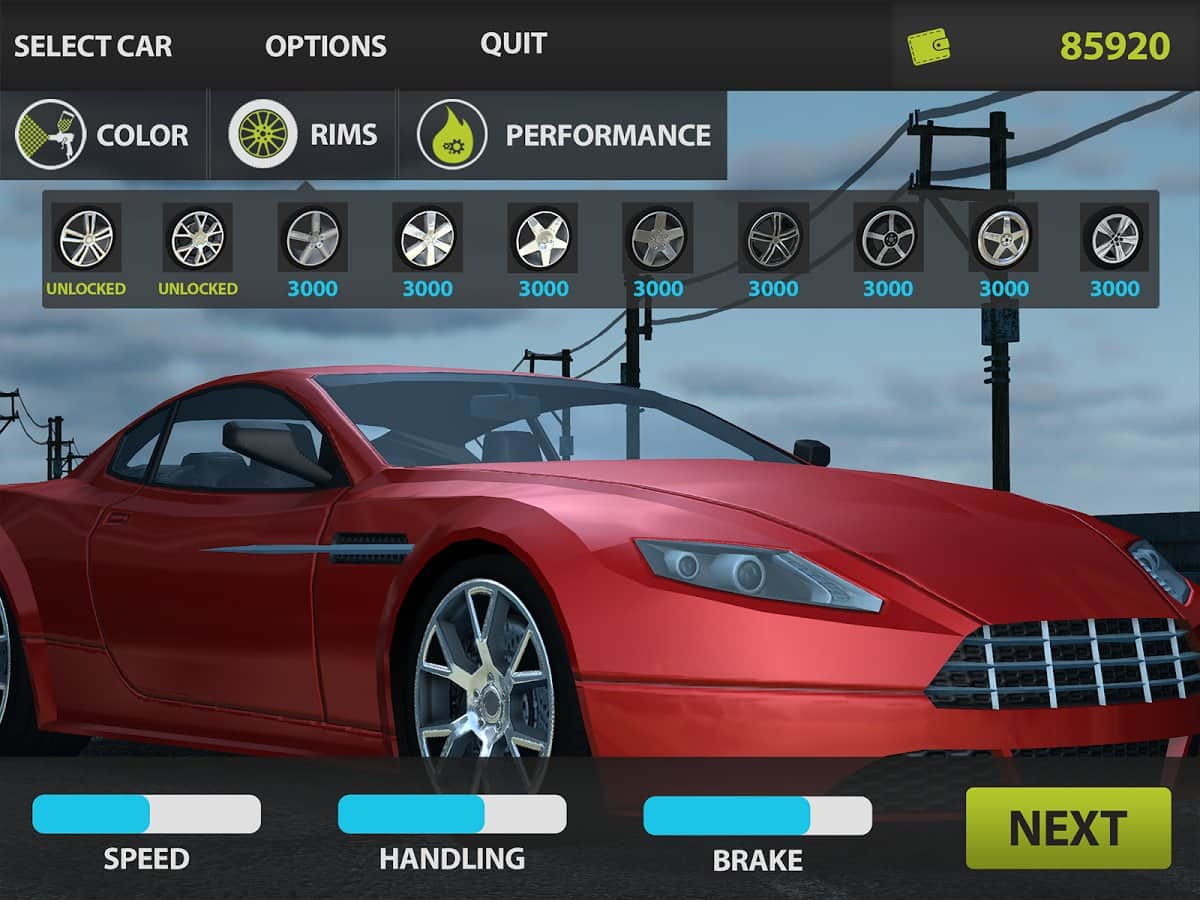This screenshot has width=1200, height=900.
Task: Open the Options menu
Action: [x=325, y=46]
